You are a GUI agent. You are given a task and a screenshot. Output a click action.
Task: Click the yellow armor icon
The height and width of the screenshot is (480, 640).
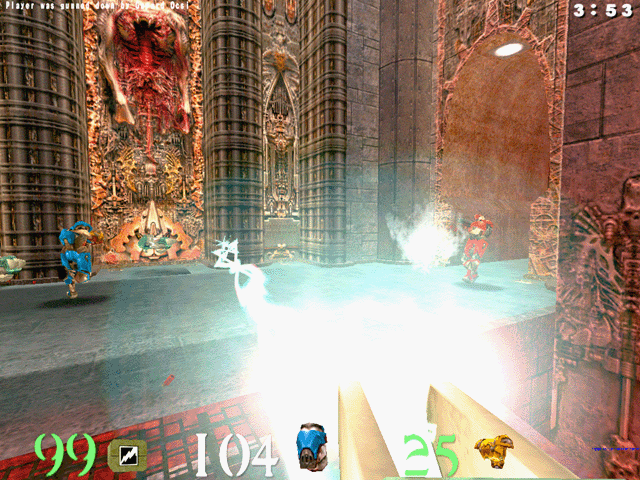pos(491,451)
